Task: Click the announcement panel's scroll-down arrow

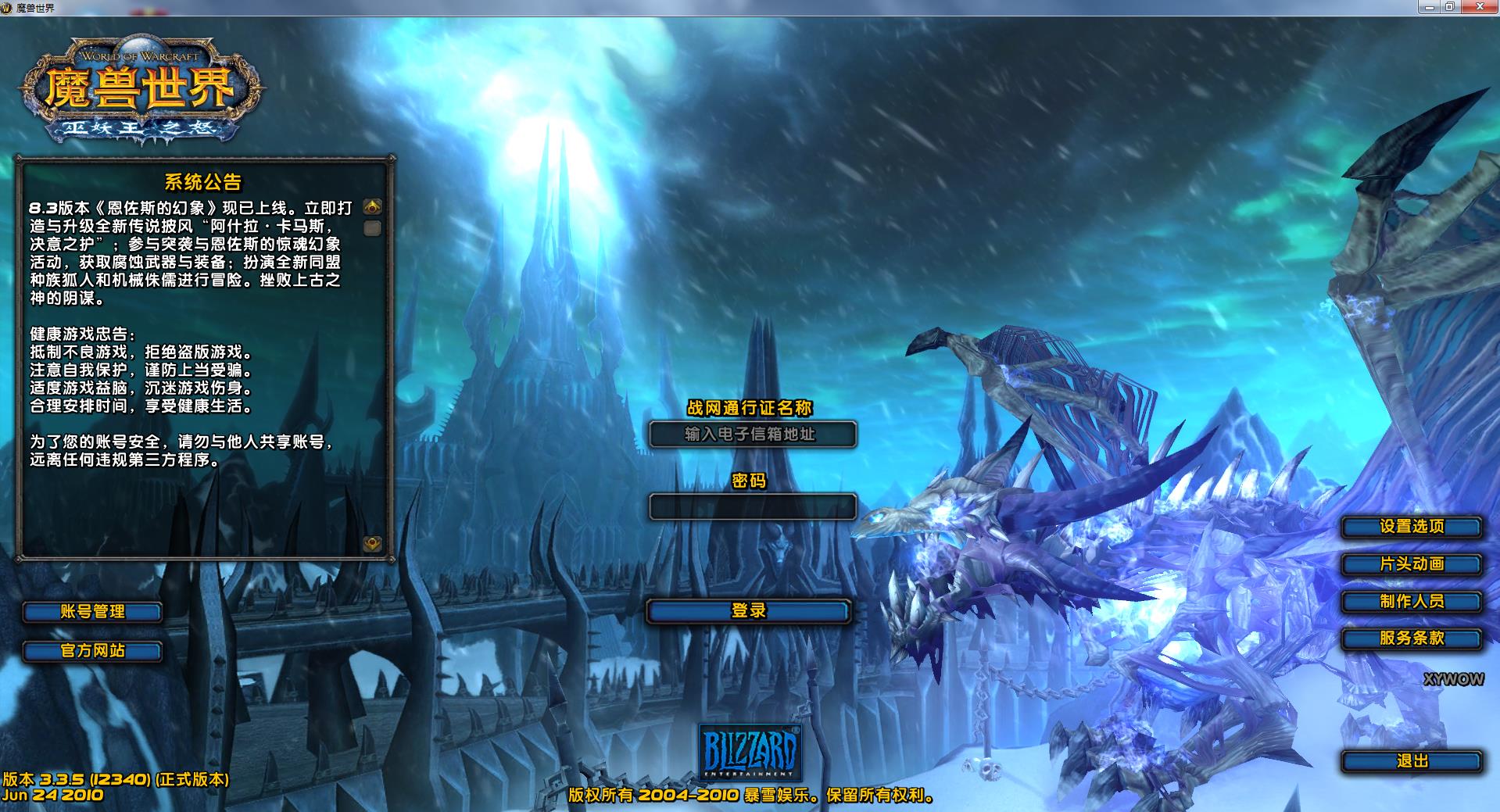Action: tap(373, 544)
